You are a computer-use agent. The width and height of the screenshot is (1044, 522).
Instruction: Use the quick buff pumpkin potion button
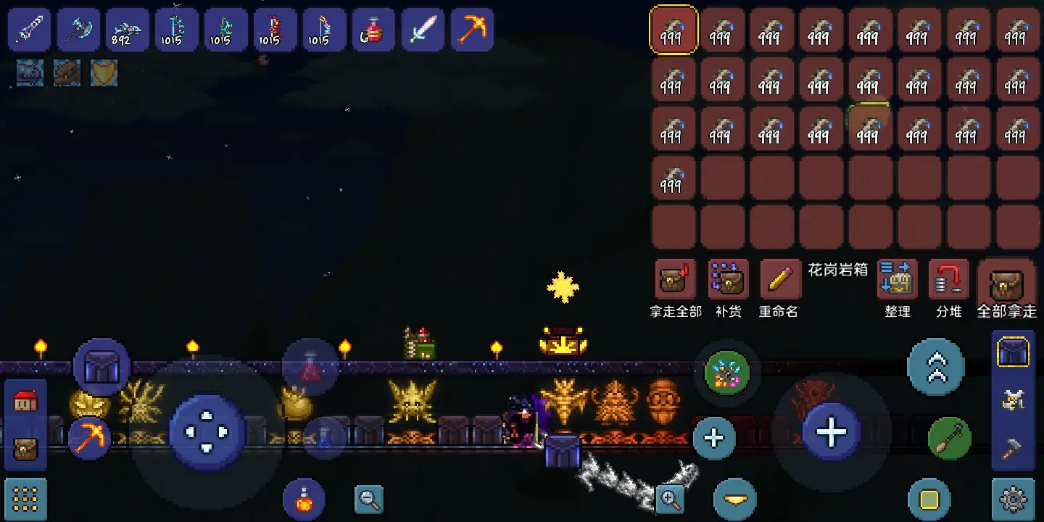pyautogui.click(x=303, y=497)
